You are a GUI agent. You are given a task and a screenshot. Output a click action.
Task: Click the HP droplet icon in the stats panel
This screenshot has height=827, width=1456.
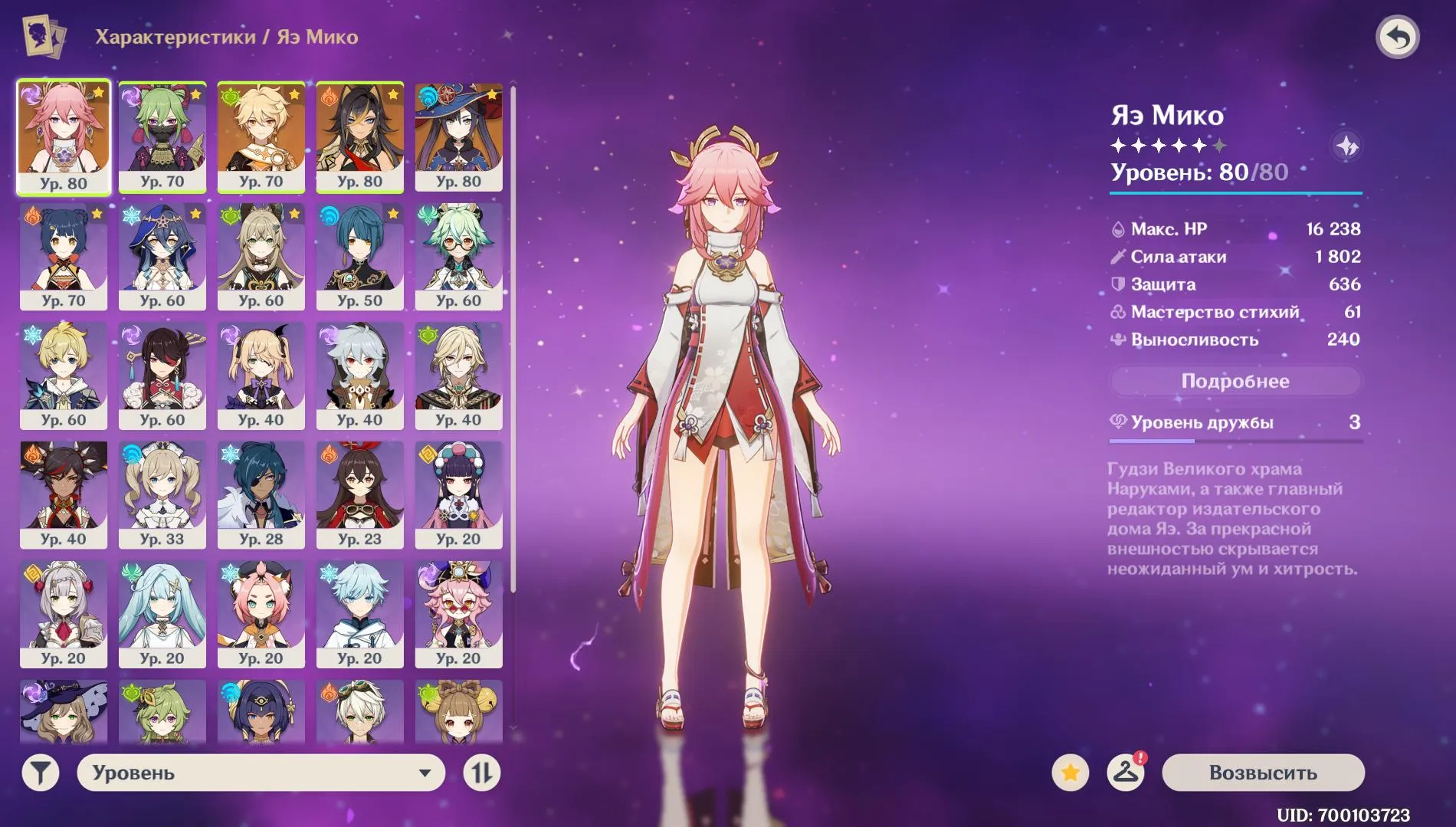1119,228
